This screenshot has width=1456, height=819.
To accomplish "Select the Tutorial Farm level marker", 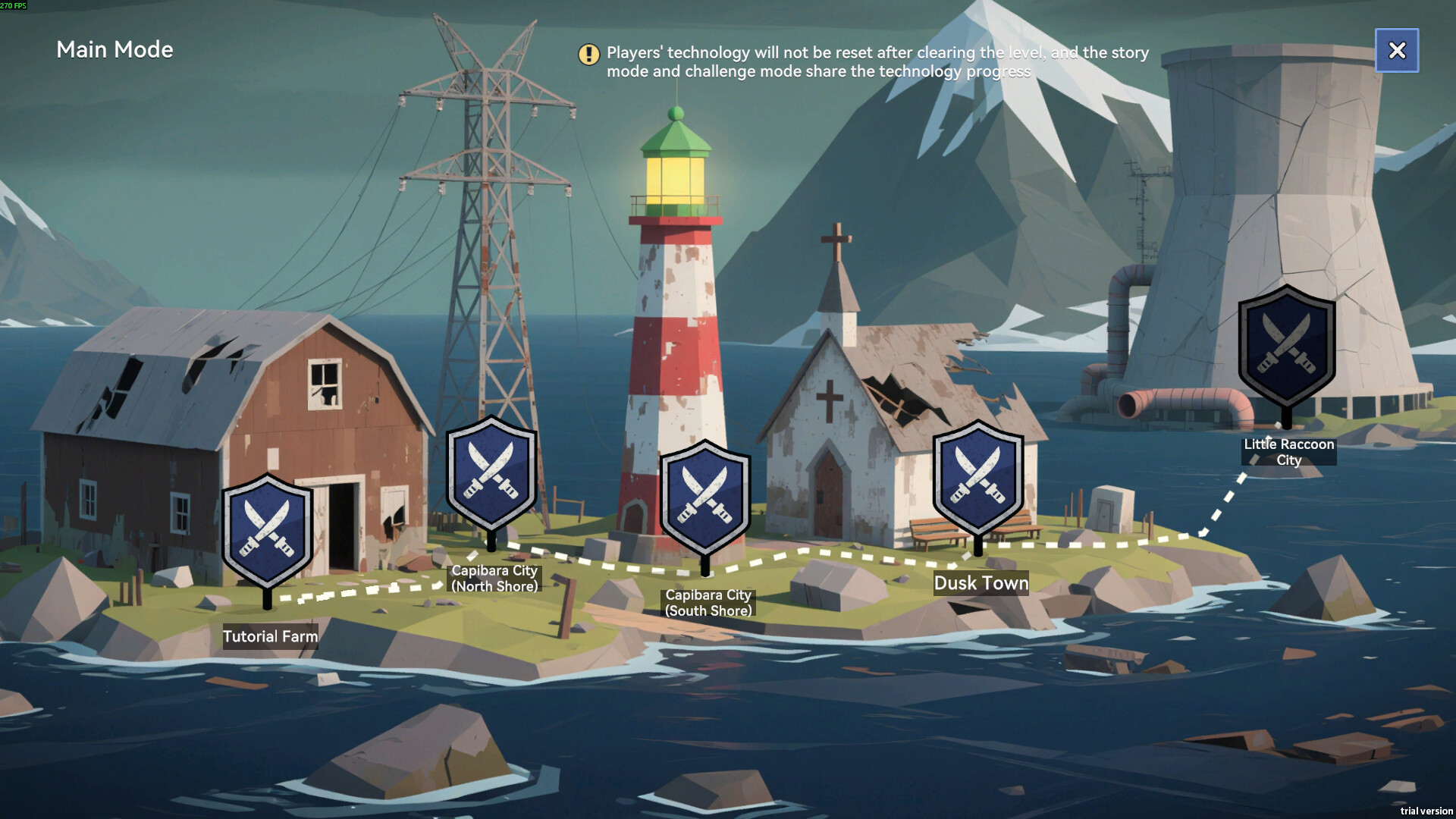I will coord(267,531).
